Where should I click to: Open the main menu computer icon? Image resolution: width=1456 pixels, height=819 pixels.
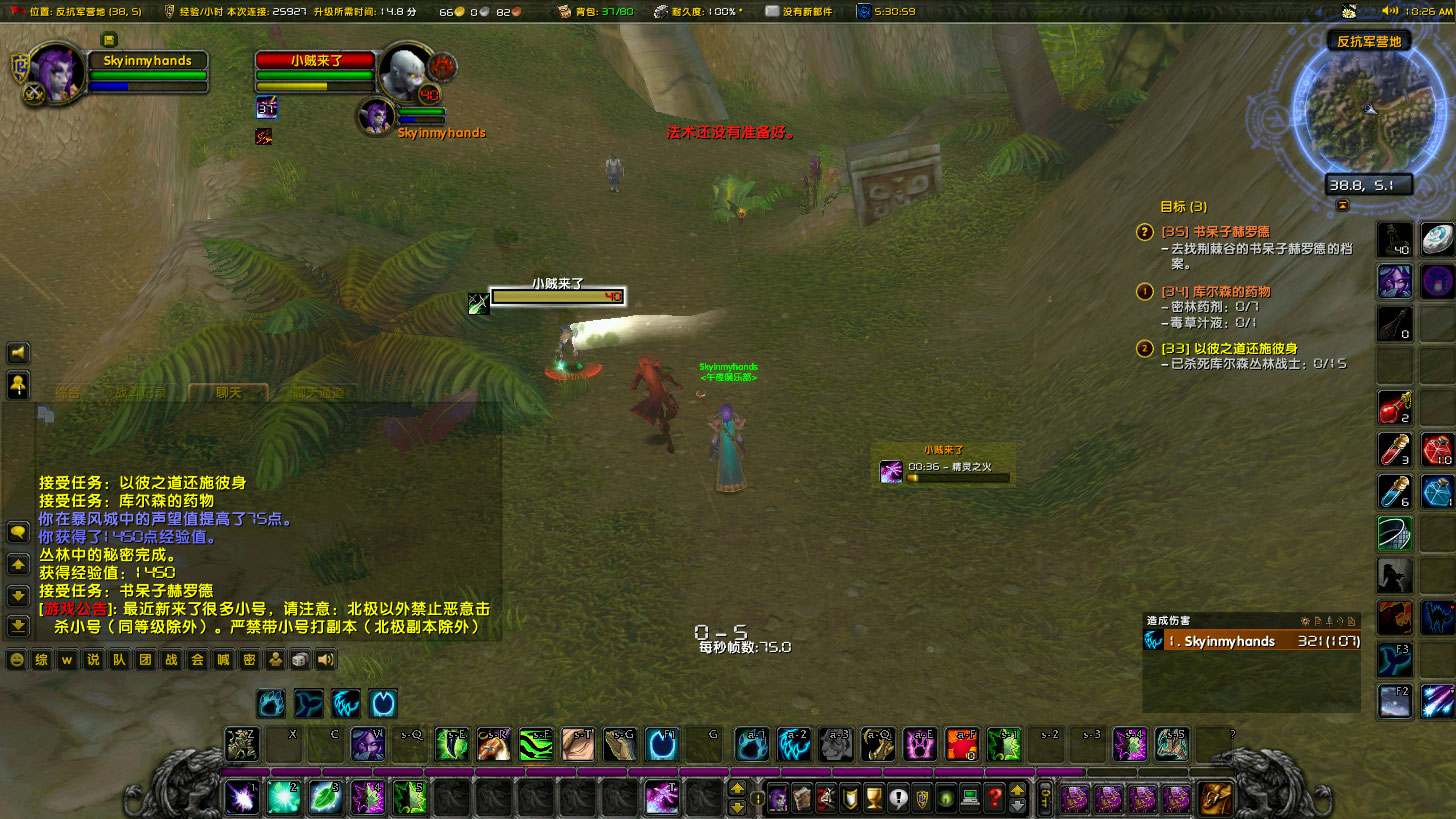point(970,797)
